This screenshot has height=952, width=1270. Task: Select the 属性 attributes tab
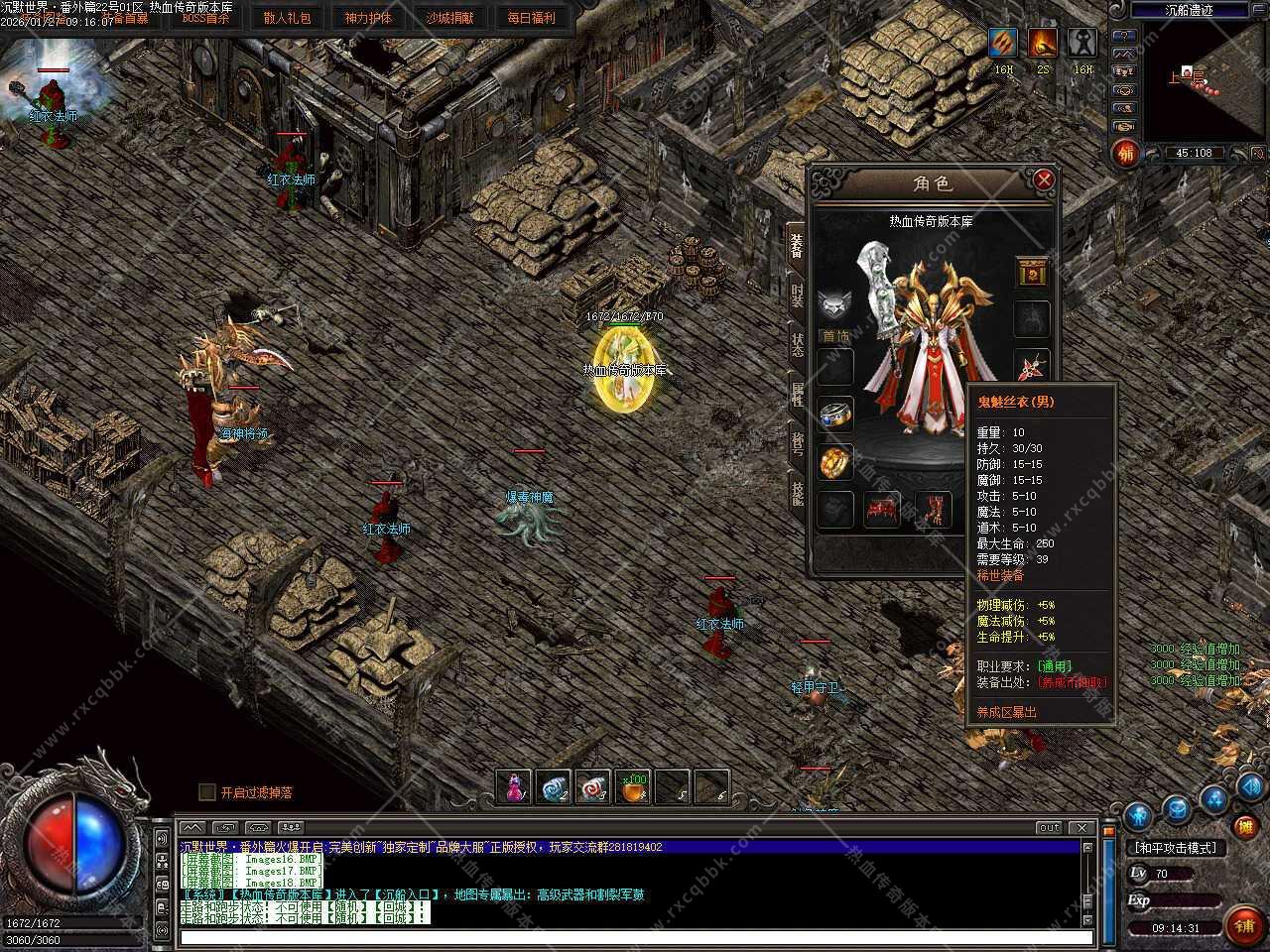(797, 395)
